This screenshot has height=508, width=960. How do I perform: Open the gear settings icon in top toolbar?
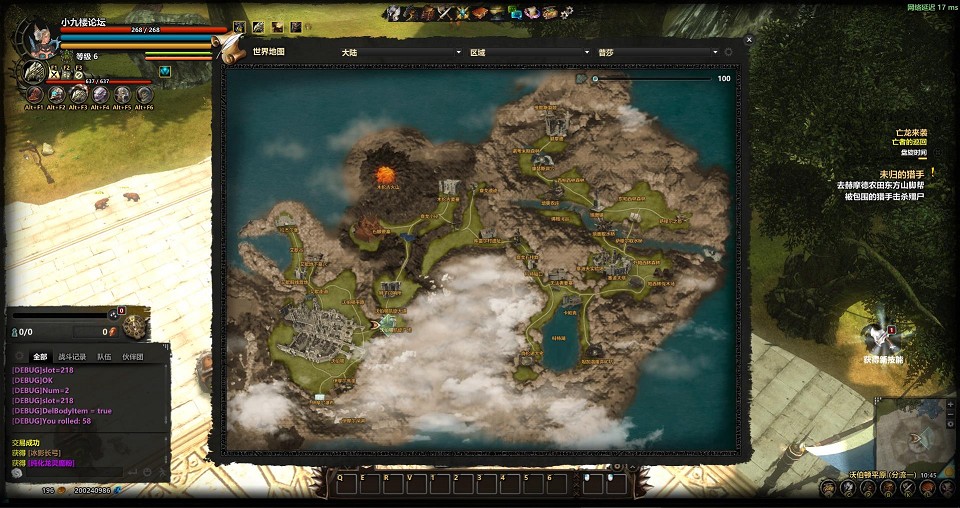click(567, 13)
